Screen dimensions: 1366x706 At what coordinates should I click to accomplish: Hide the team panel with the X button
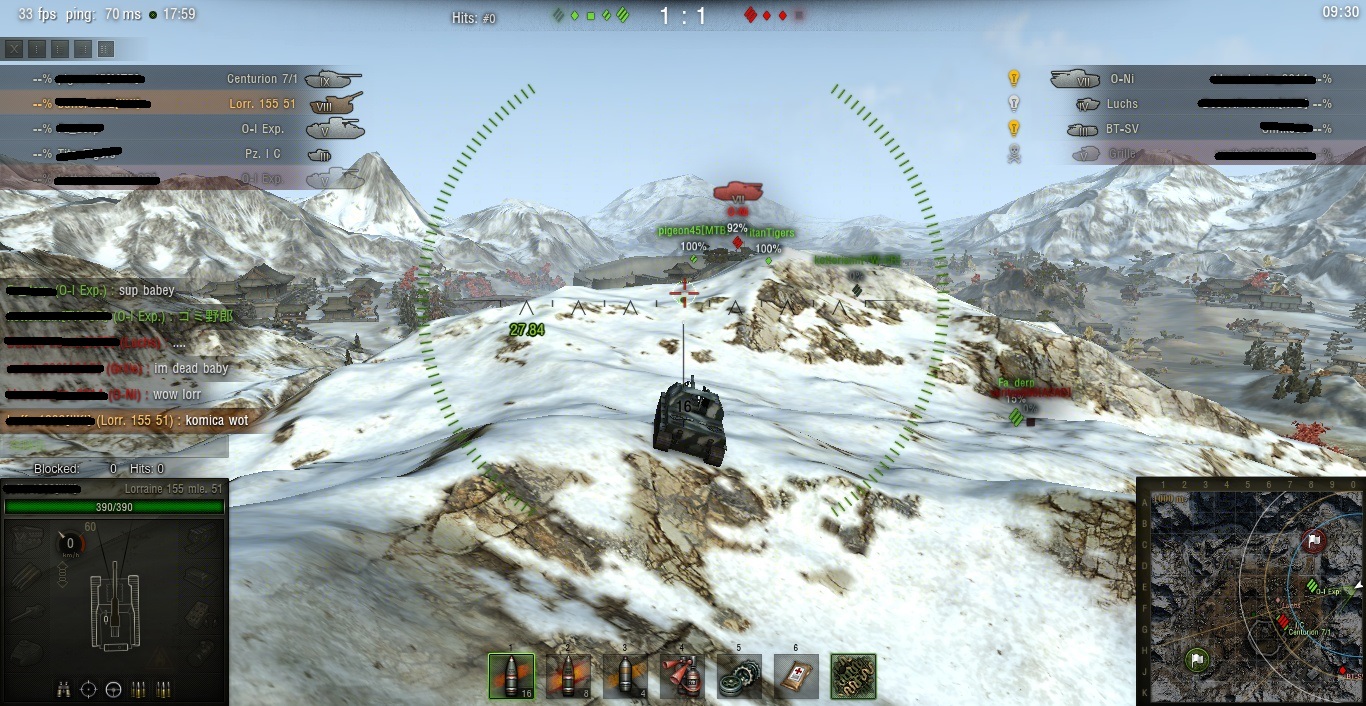click(x=14, y=48)
